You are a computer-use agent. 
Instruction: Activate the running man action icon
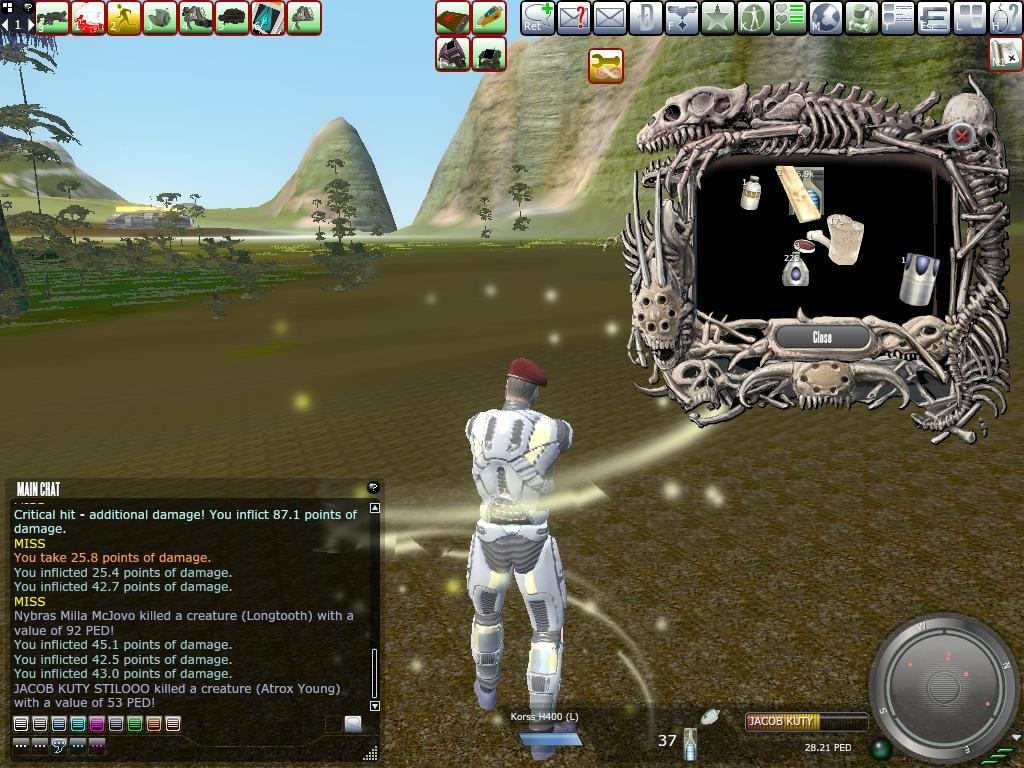click(x=124, y=18)
